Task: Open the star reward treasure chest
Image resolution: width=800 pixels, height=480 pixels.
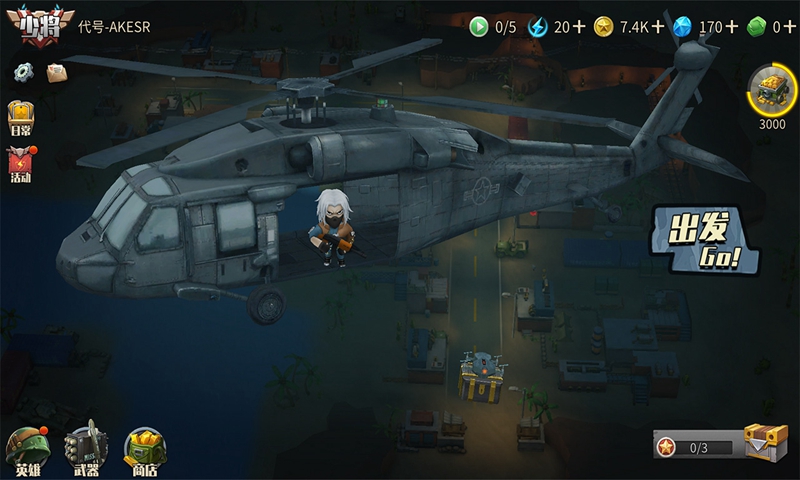Action: coord(765,441)
